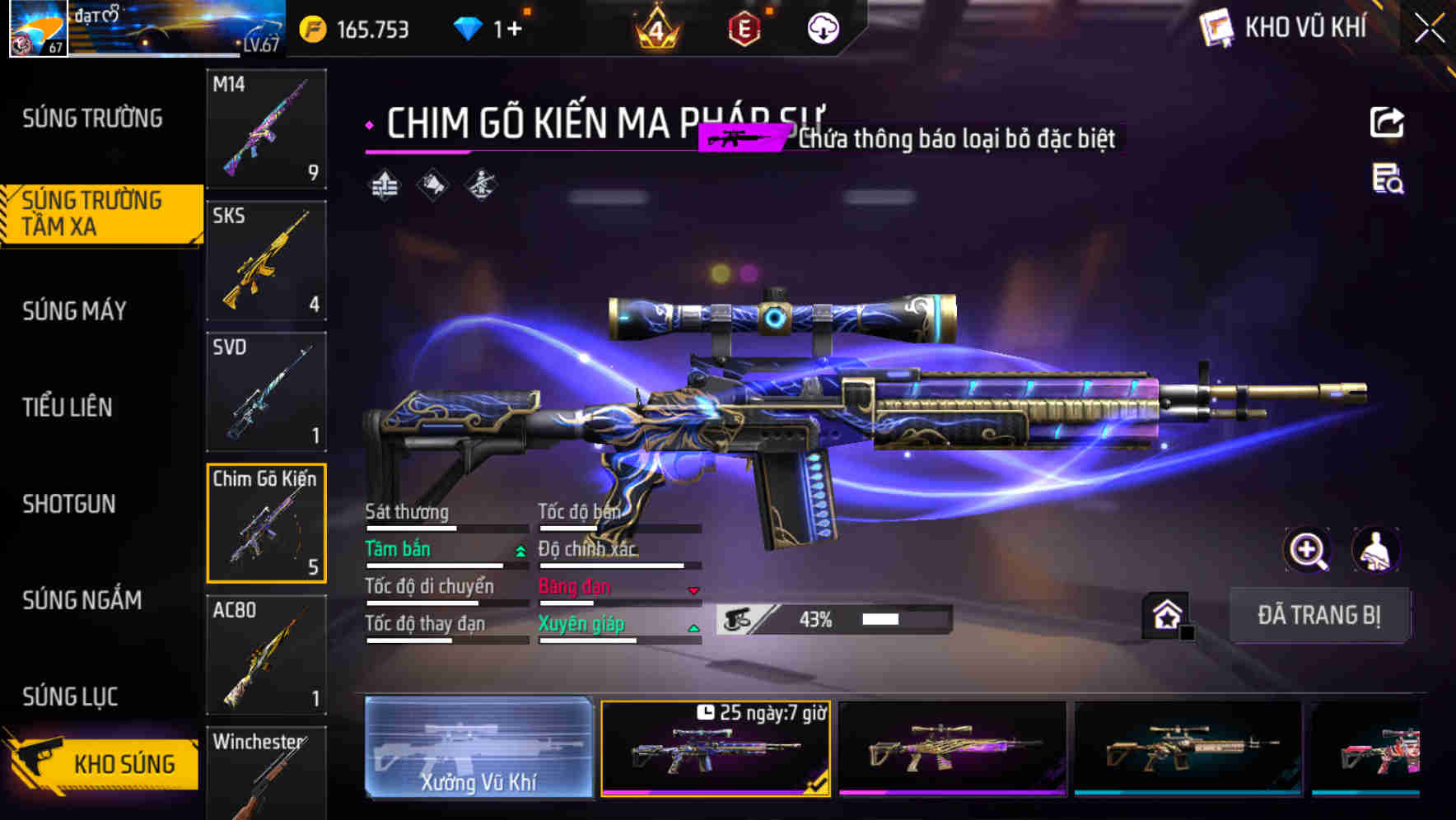Click the house with star icon near ĐÃ TRANG BỊ
Image resolution: width=1456 pixels, height=820 pixels.
[x=1165, y=615]
